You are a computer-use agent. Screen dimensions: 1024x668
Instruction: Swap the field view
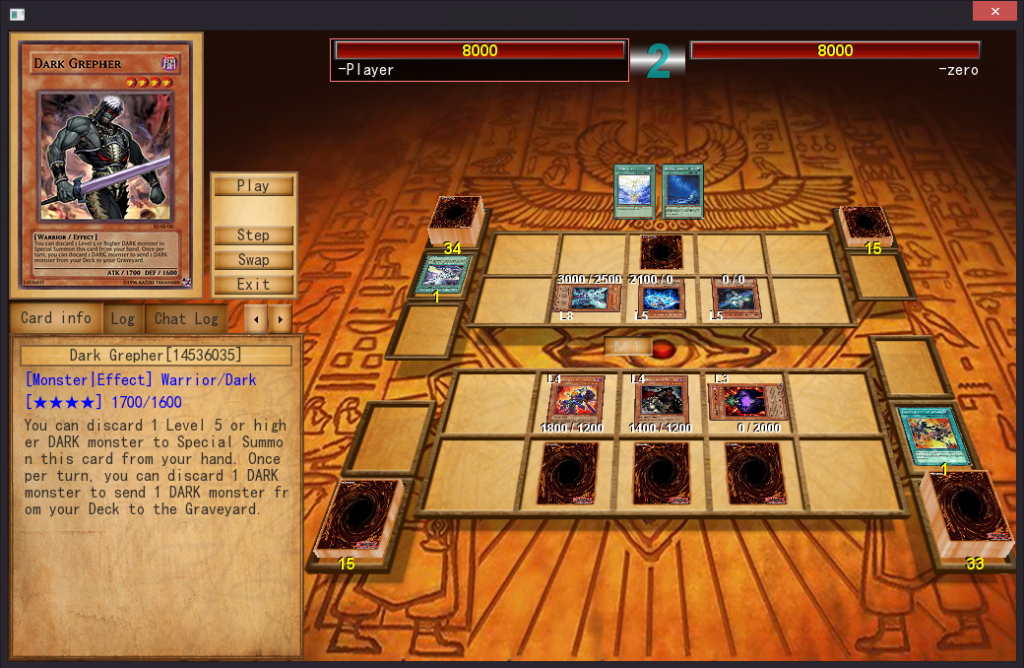pos(253,260)
